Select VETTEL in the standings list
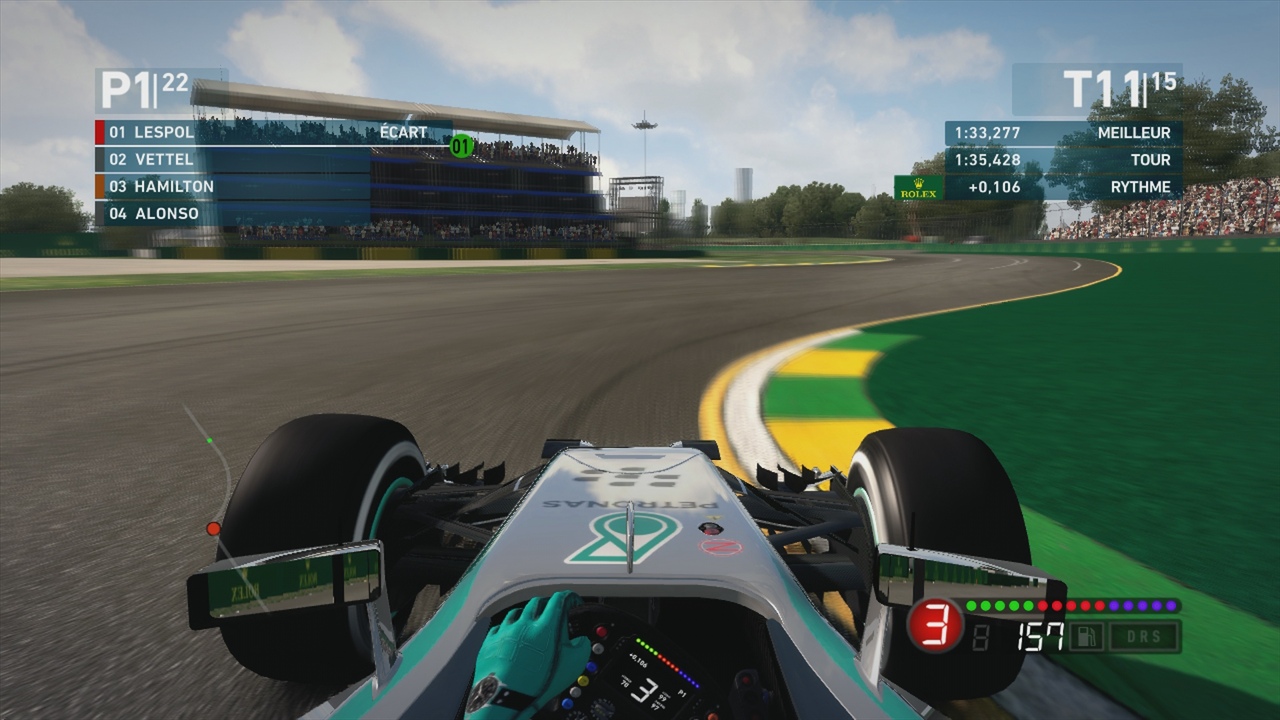 (164, 159)
